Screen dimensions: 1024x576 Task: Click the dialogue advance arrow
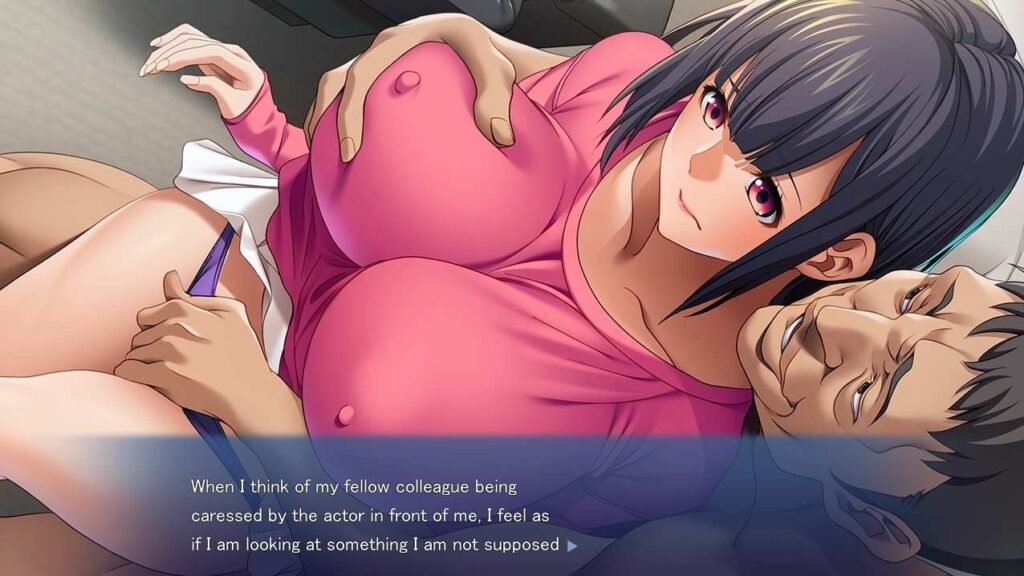coord(572,546)
